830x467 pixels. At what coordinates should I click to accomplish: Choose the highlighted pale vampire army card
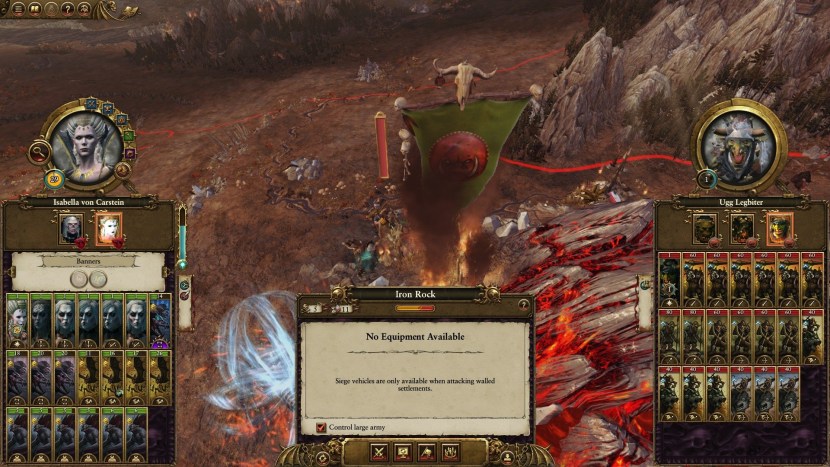[x=107, y=229]
